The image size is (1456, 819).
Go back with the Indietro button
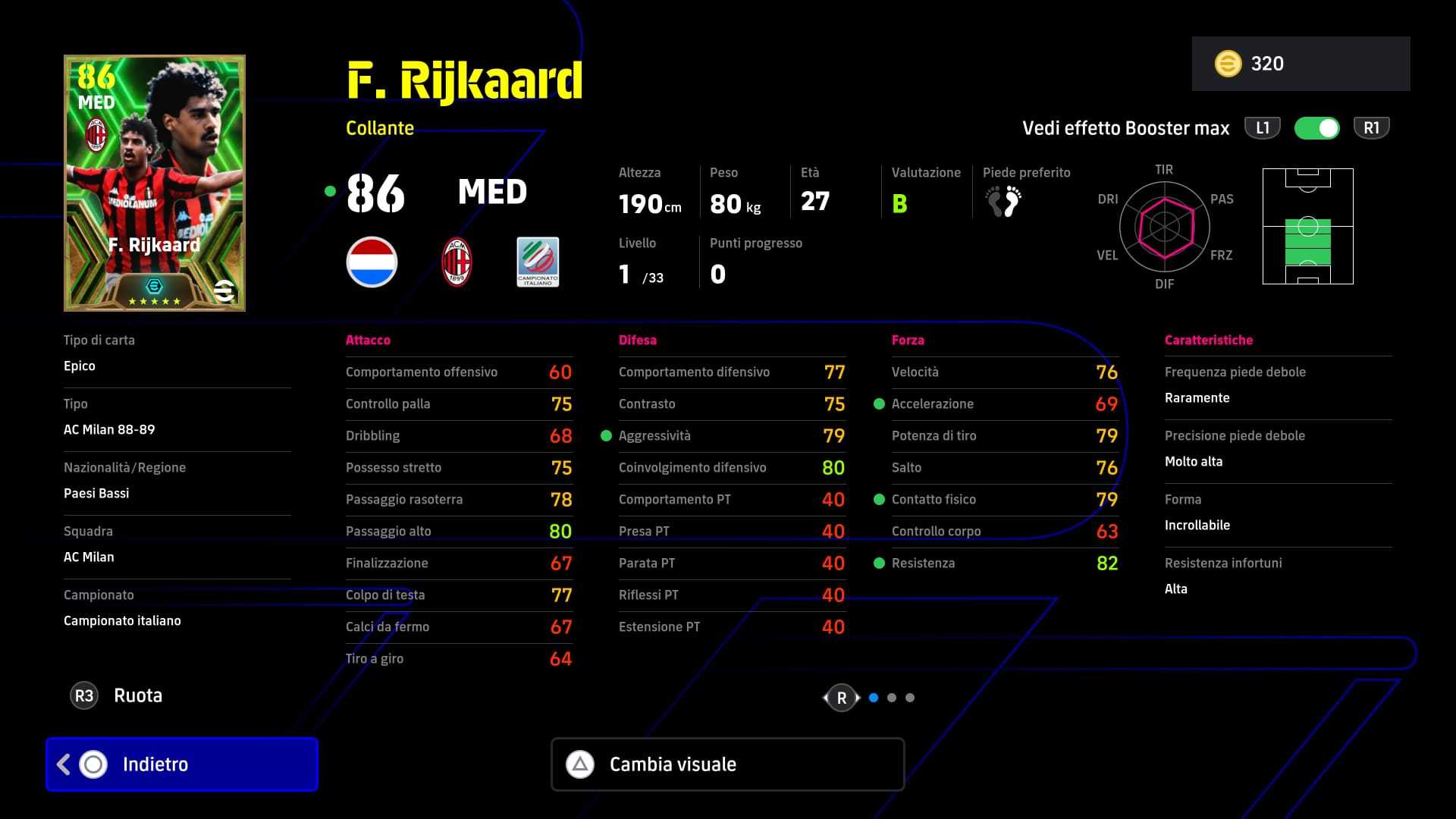[182, 764]
